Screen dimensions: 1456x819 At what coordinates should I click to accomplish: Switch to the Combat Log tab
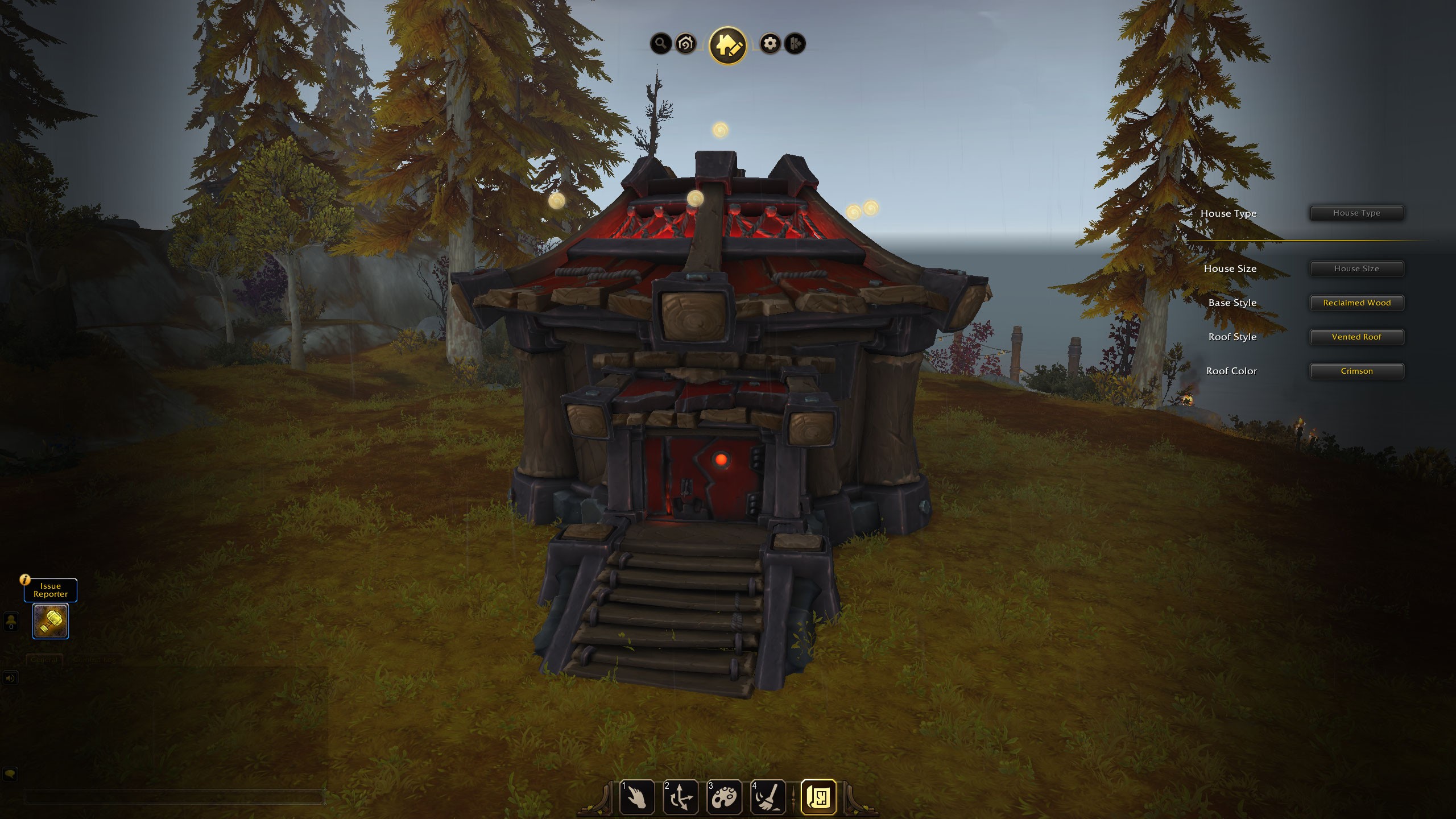(x=94, y=660)
